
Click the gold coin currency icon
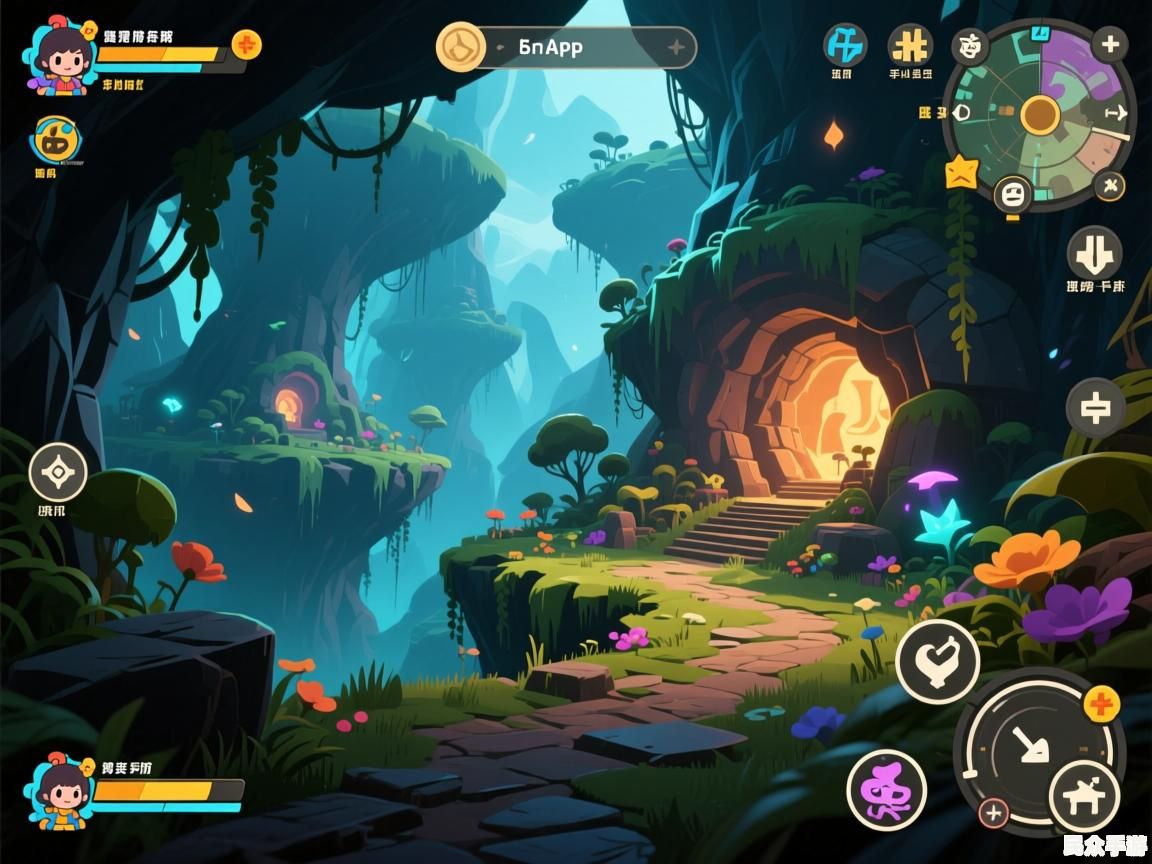[x=460, y=46]
